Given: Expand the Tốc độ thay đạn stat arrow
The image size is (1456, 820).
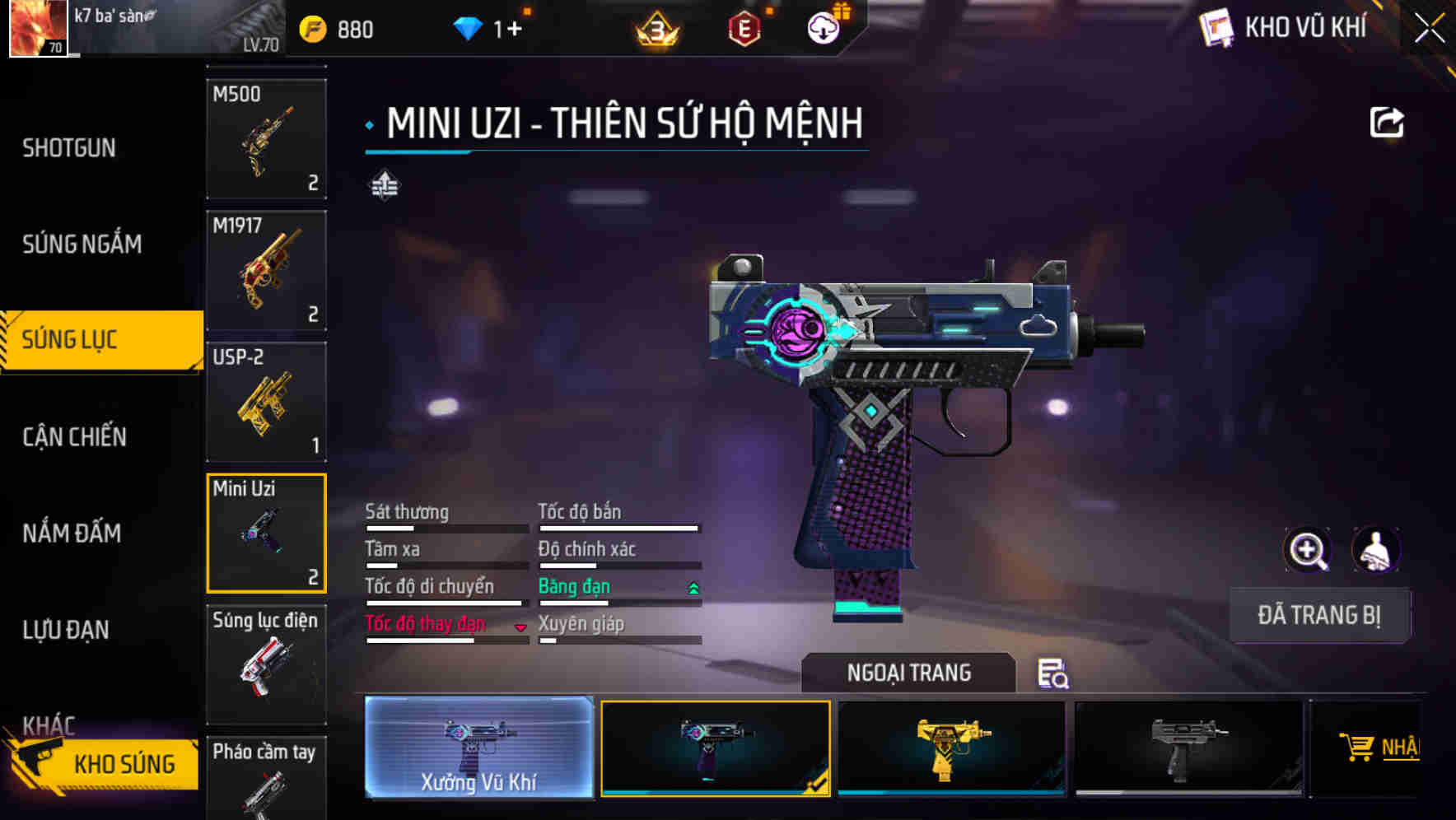Looking at the screenshot, I should [521, 627].
